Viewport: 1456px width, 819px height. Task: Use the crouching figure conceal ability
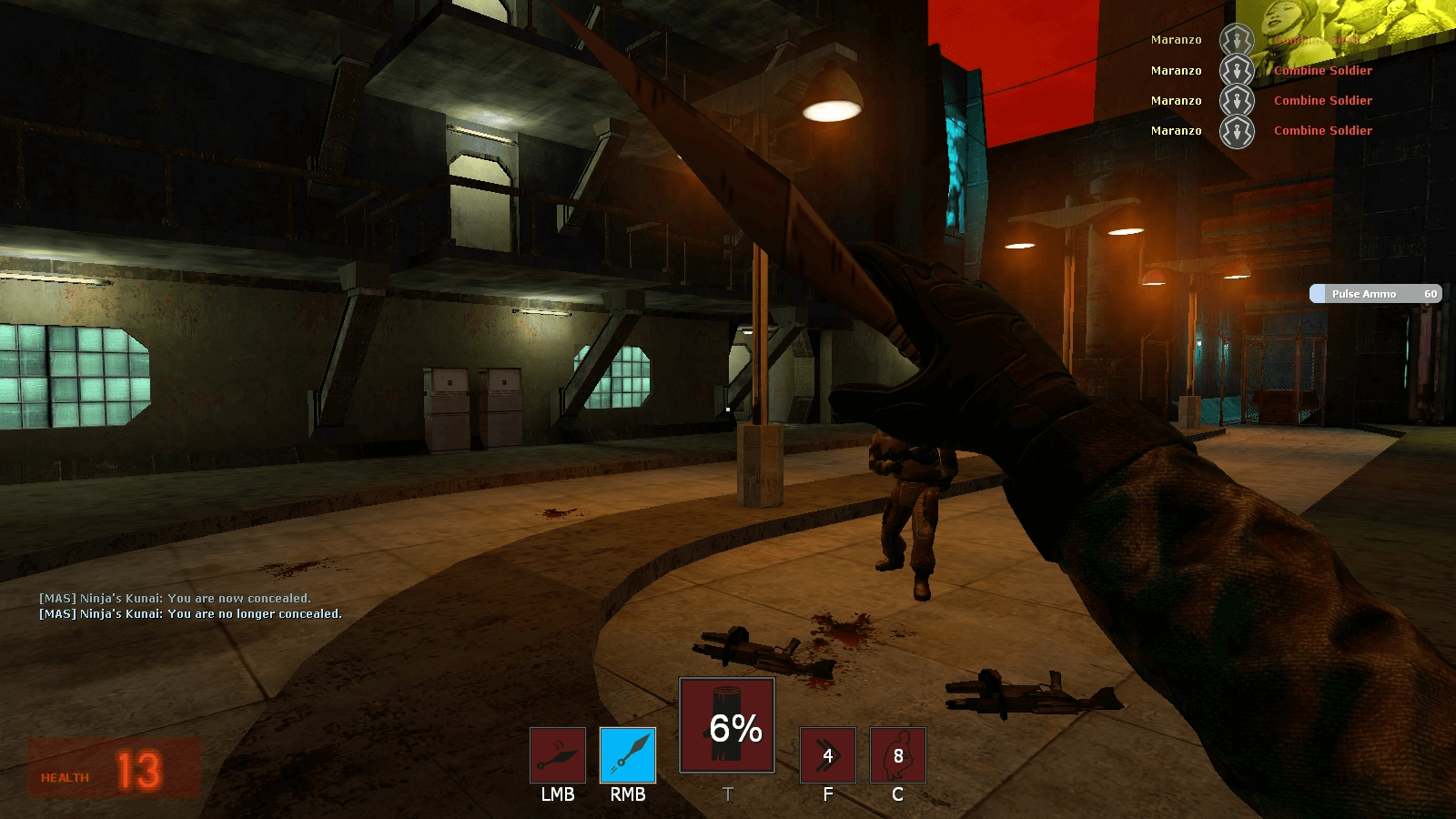(897, 755)
